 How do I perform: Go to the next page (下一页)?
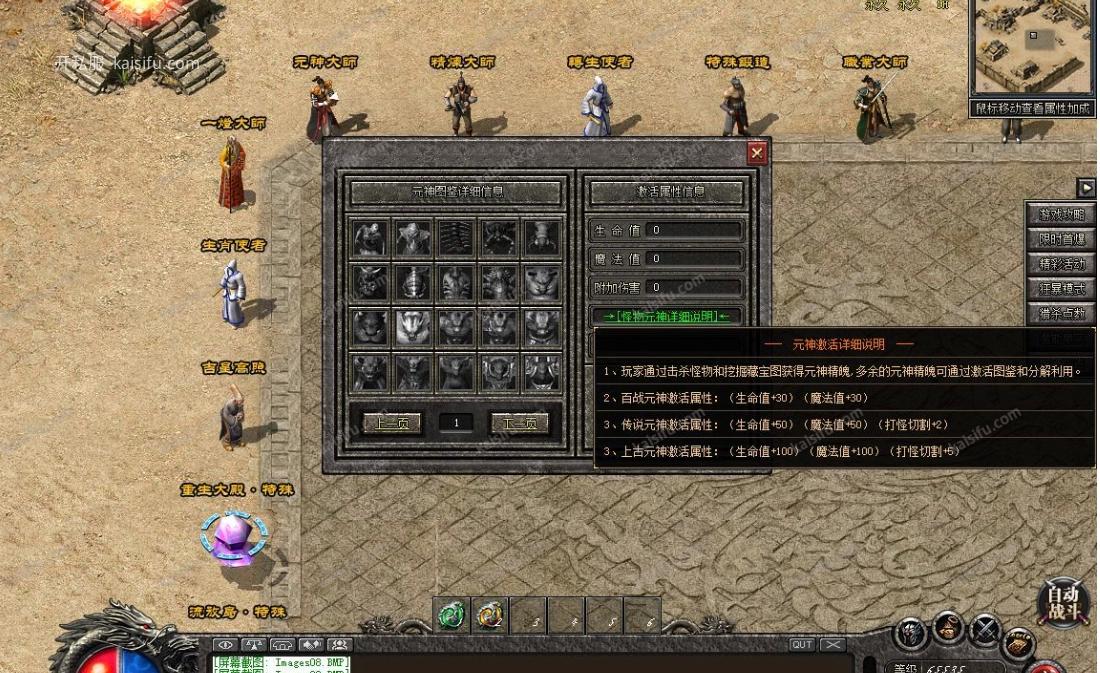(x=519, y=423)
